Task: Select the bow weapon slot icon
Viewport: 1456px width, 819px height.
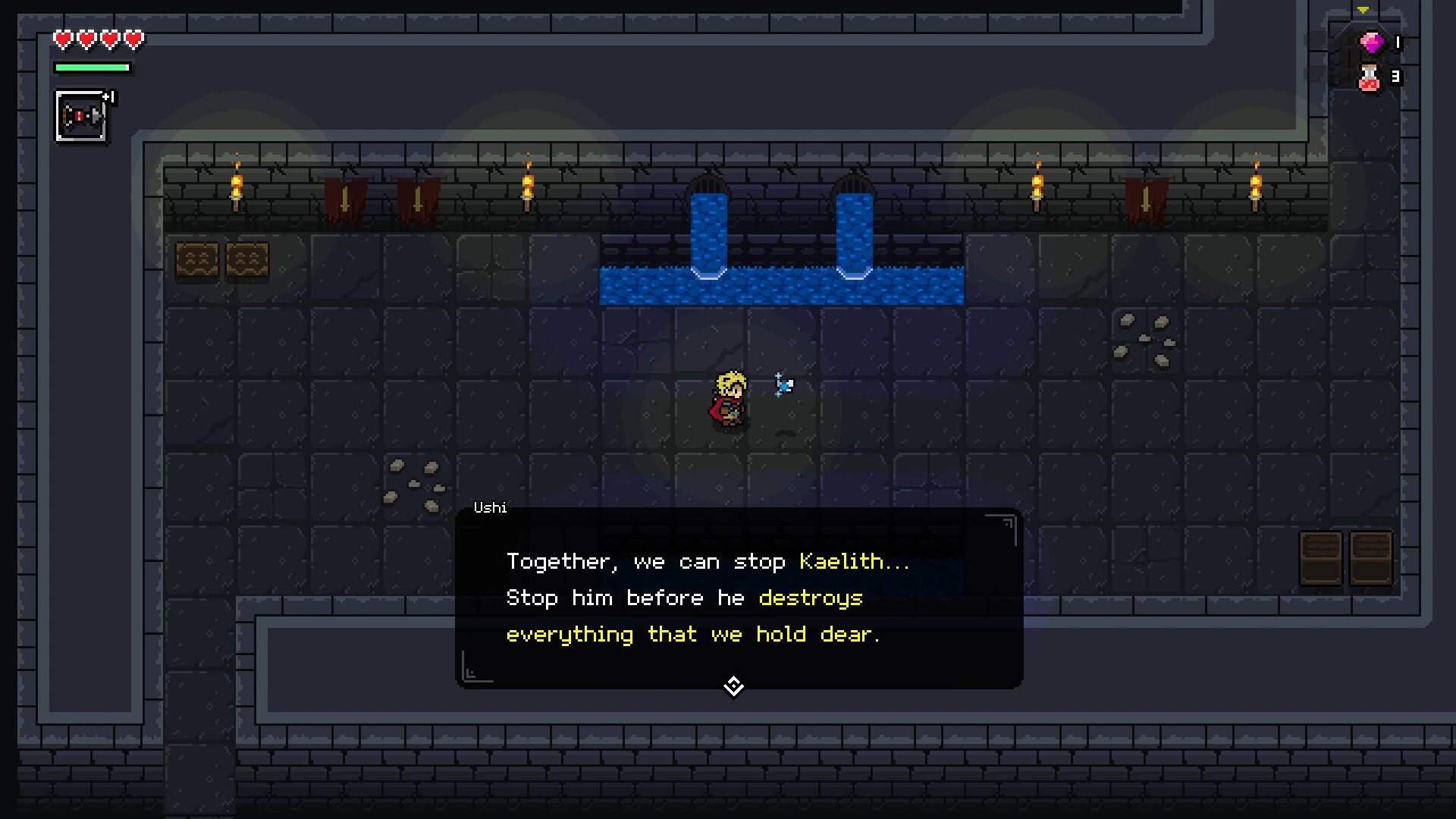Action: 81,115
